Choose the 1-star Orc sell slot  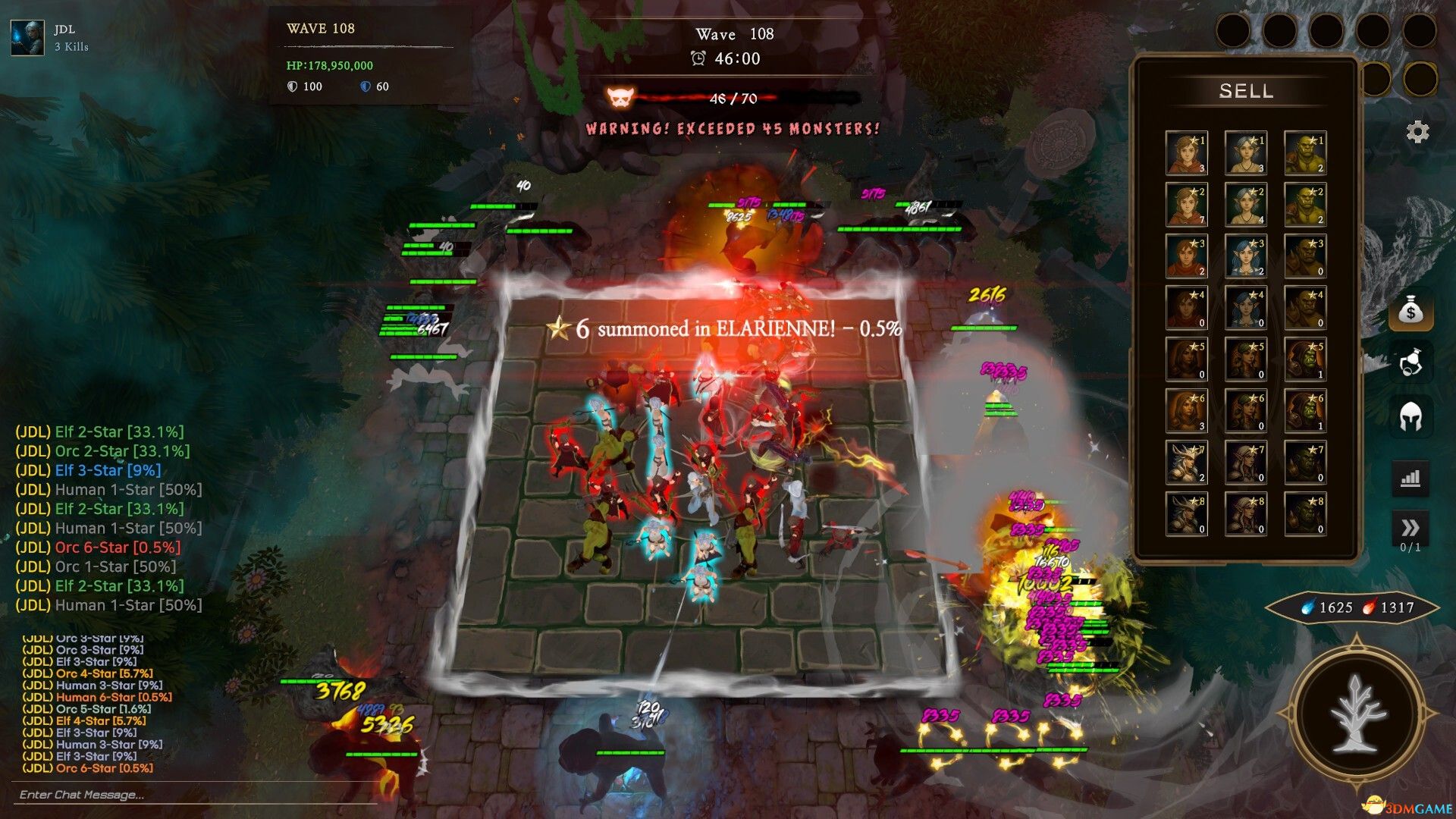(1304, 153)
